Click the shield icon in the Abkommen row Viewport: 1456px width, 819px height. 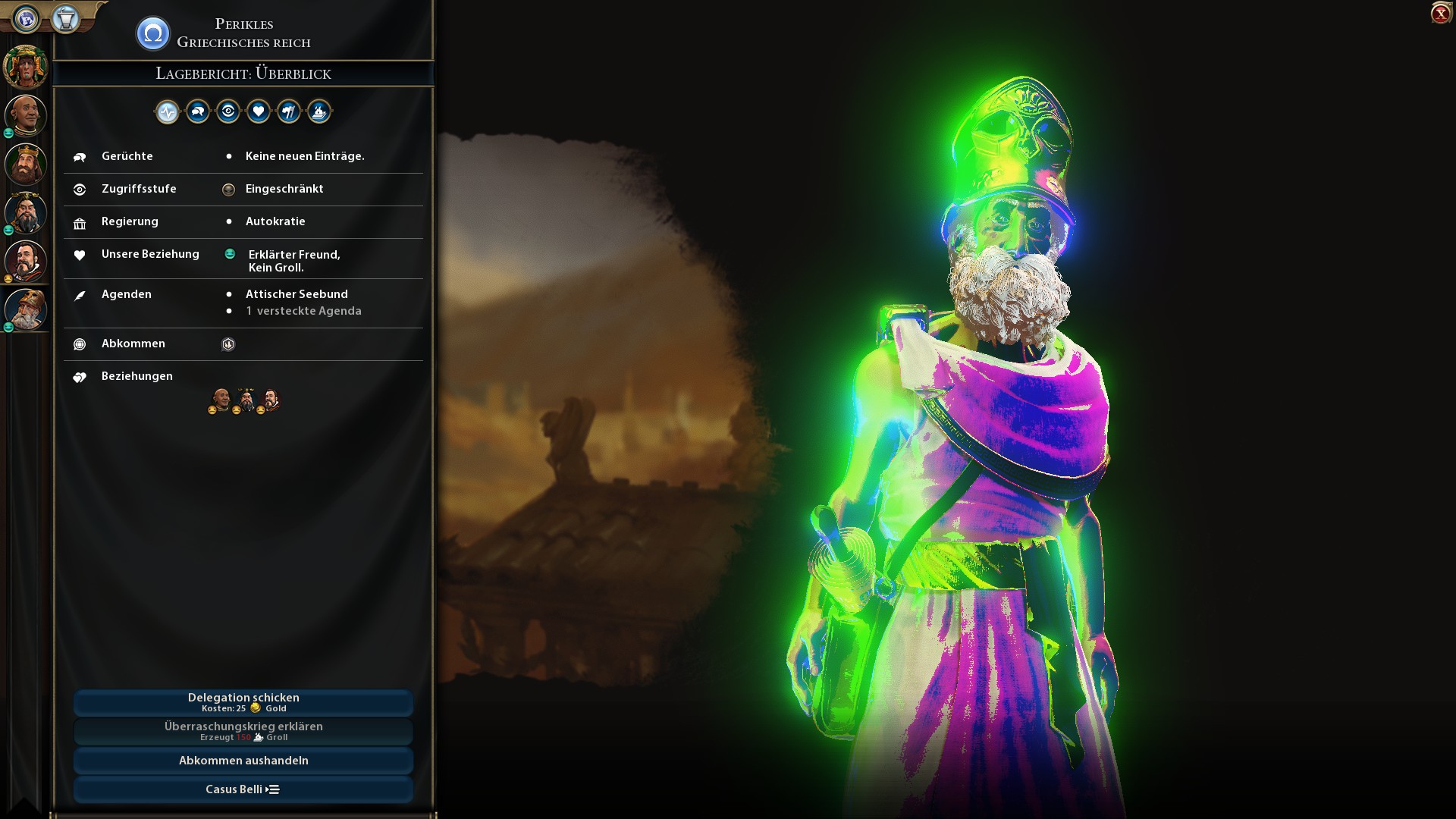[x=228, y=344]
